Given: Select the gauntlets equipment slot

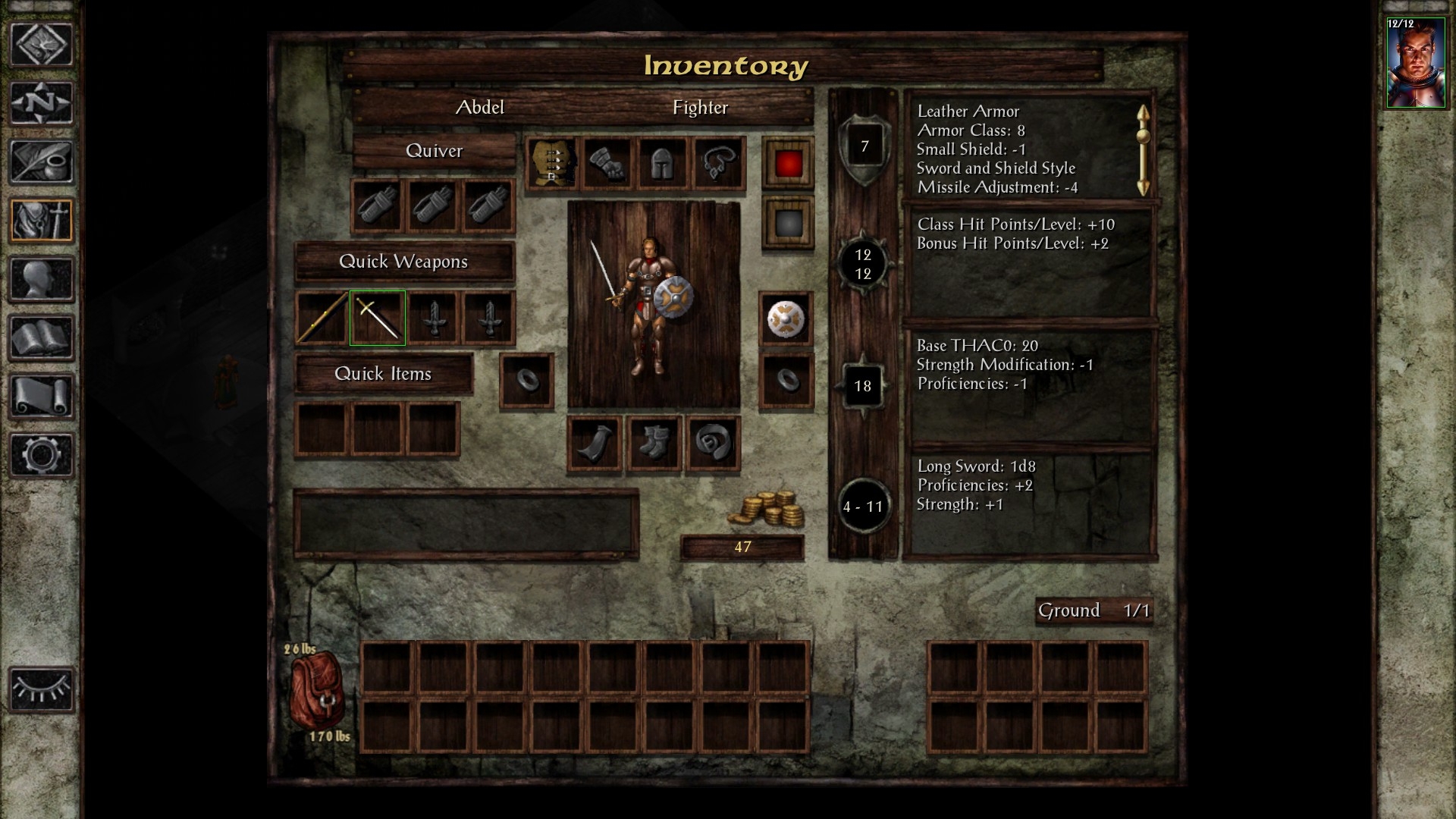Looking at the screenshot, I should click(x=607, y=164).
